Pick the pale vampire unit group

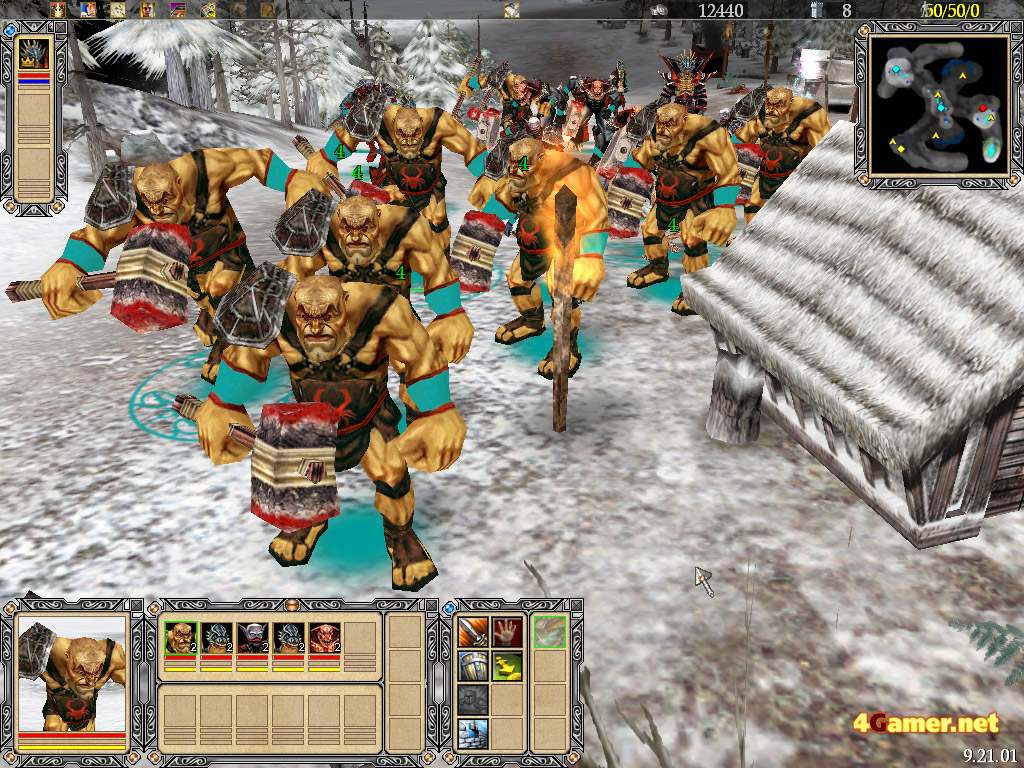[252, 638]
